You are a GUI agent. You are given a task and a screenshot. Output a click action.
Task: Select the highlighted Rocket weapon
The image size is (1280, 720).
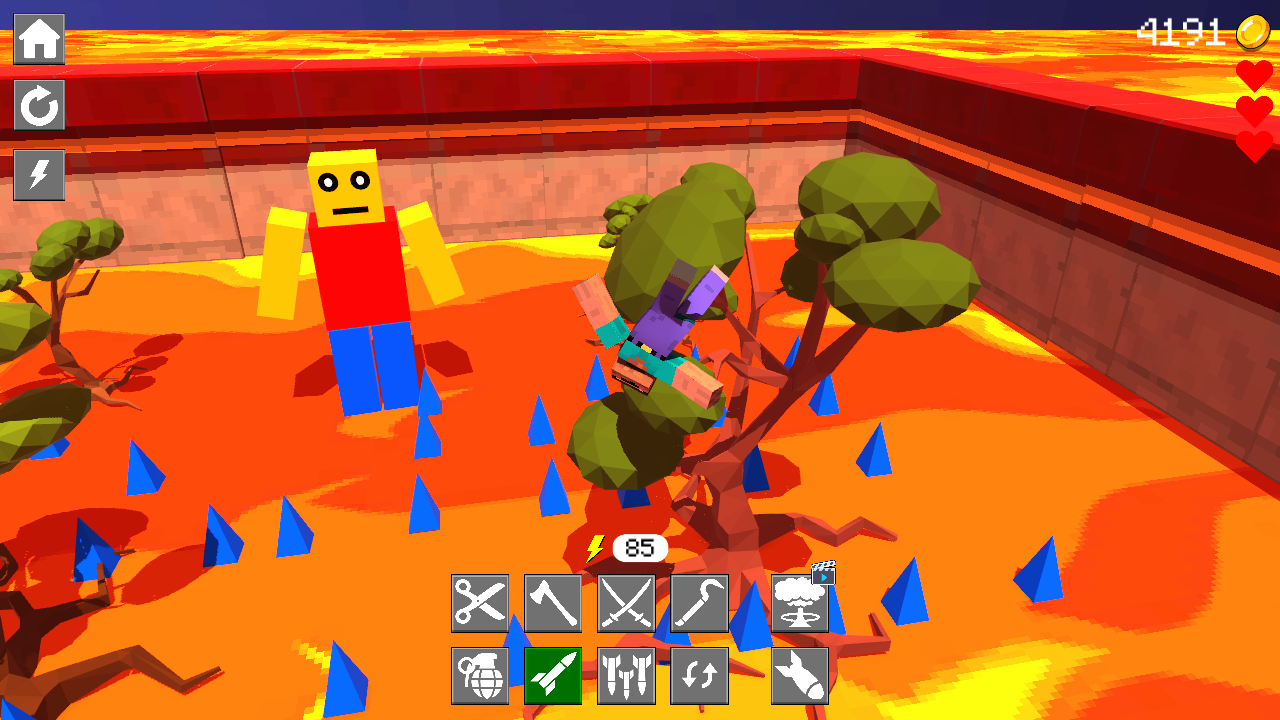[553, 675]
